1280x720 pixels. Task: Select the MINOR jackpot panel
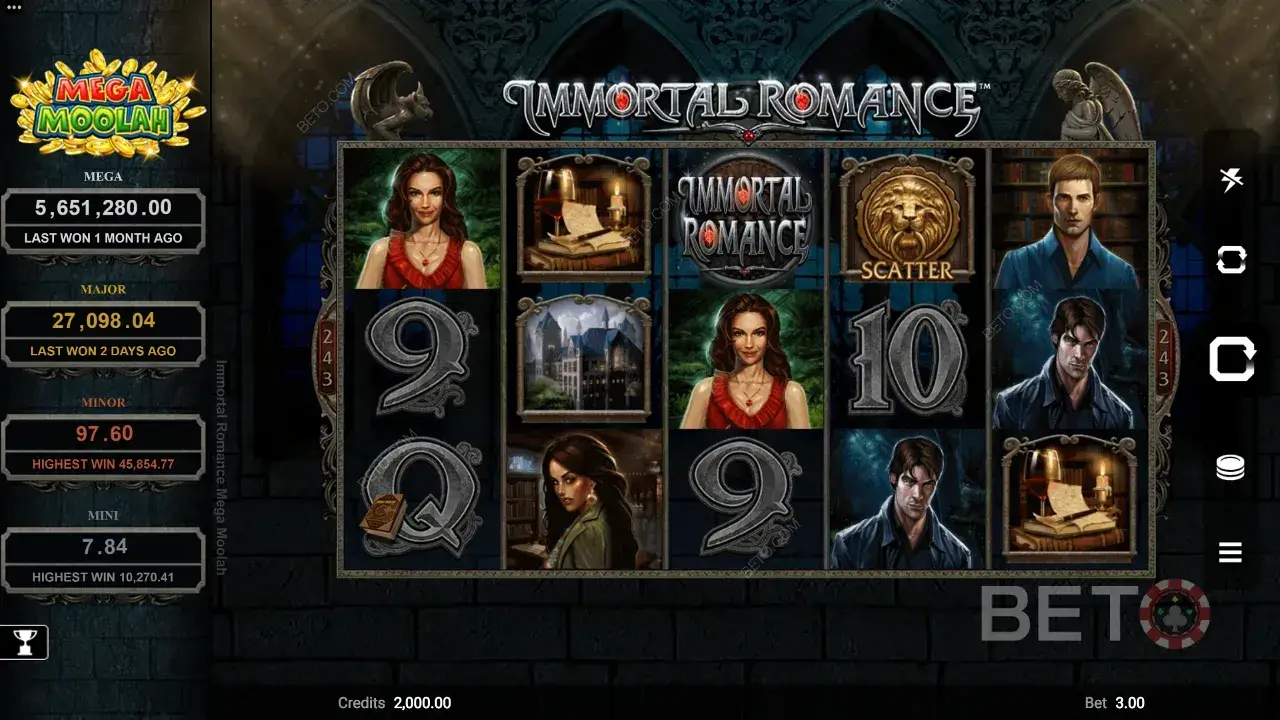pos(102,443)
